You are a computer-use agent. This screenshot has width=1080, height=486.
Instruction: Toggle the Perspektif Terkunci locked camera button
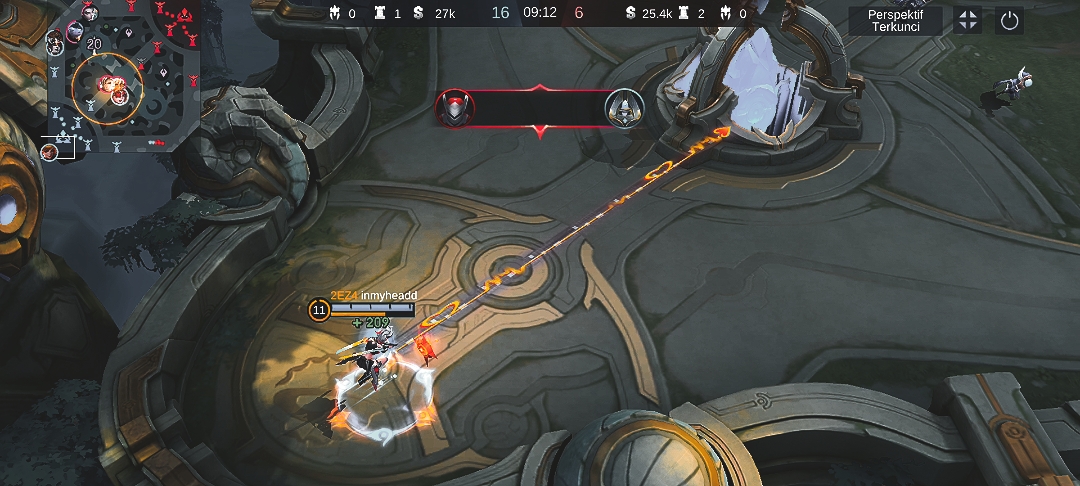click(x=895, y=20)
